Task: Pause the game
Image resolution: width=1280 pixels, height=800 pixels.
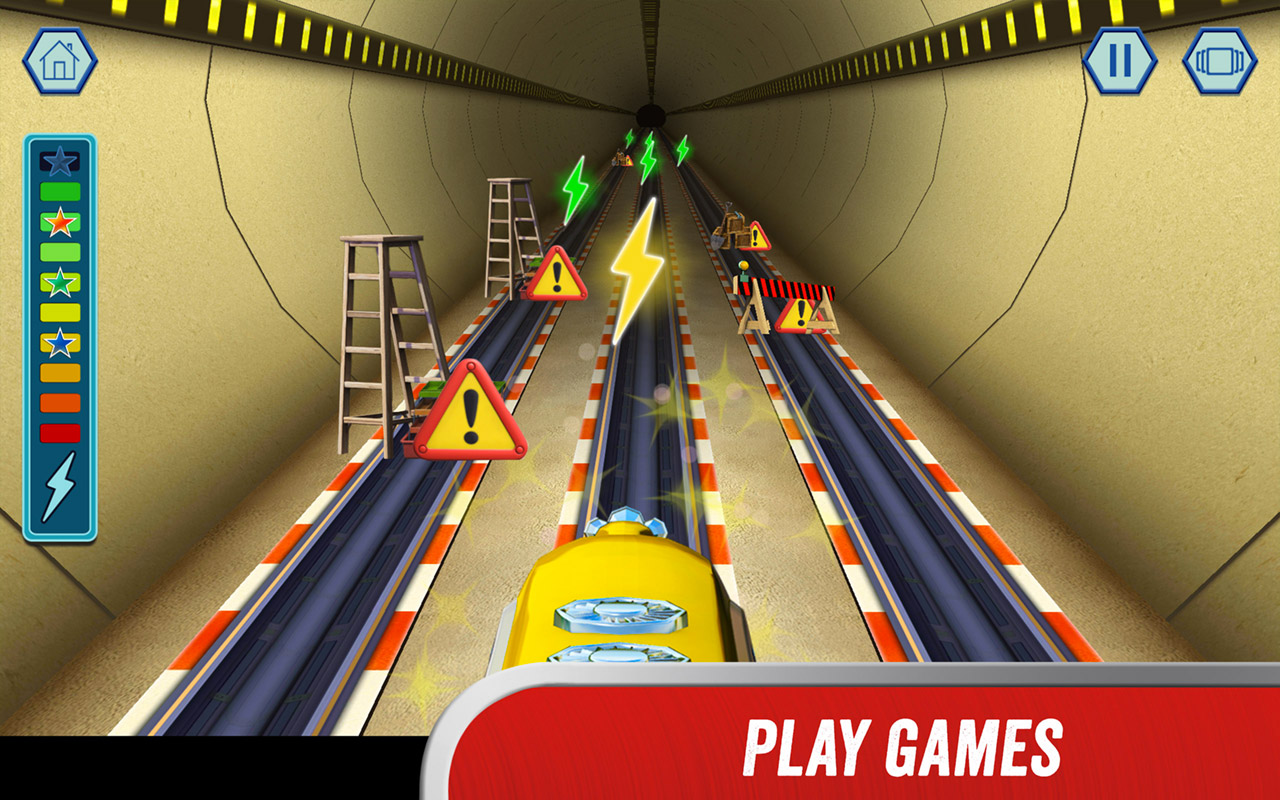Action: 1119,60
